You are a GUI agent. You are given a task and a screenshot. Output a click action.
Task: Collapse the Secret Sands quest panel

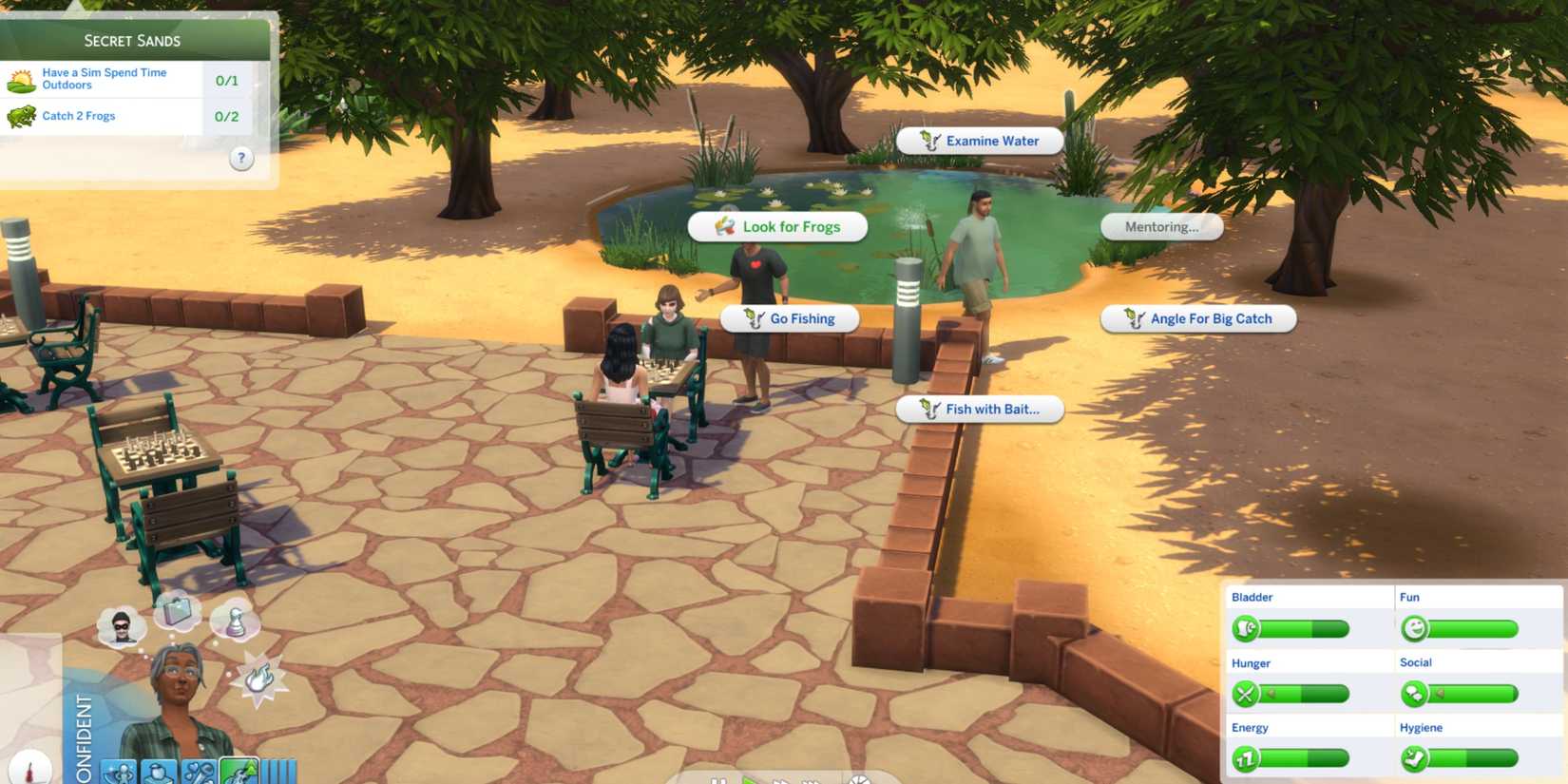(131, 41)
